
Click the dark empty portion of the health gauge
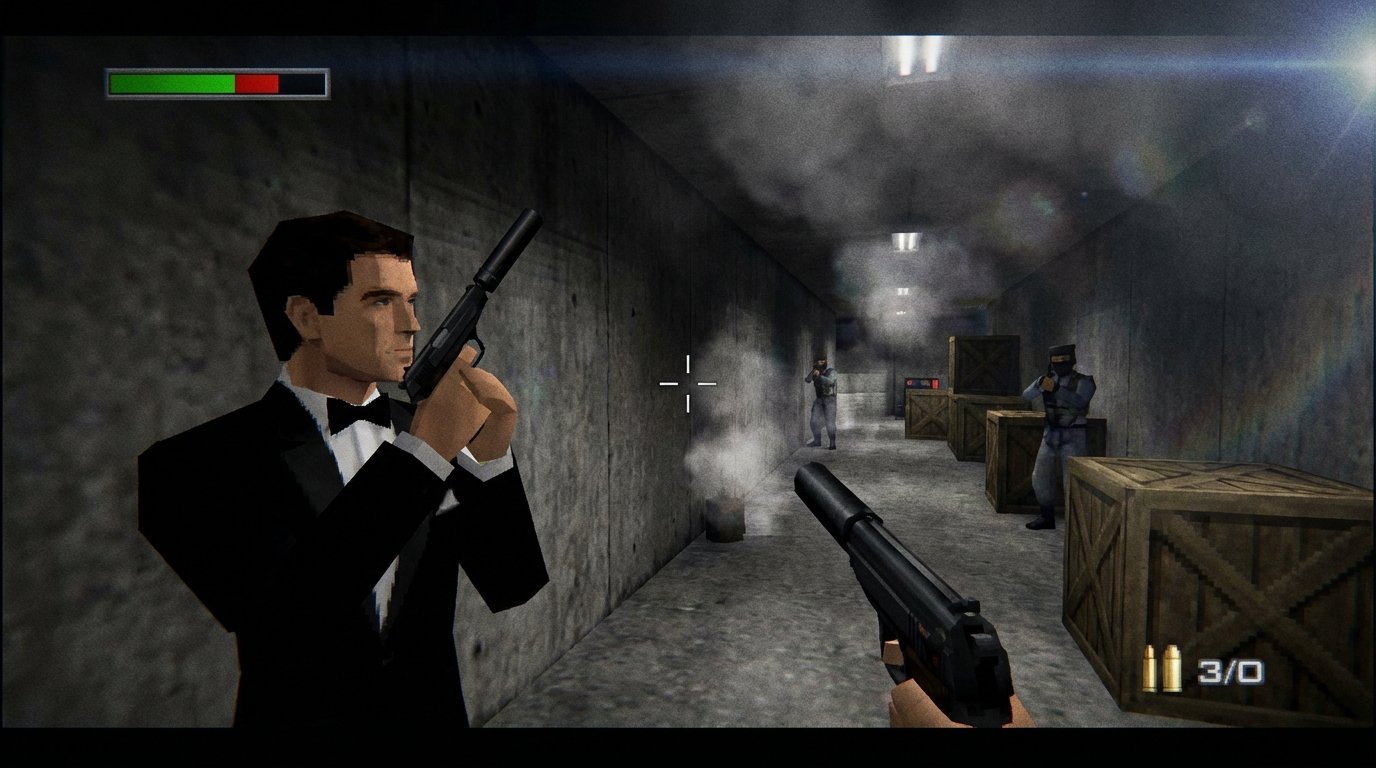300,83
